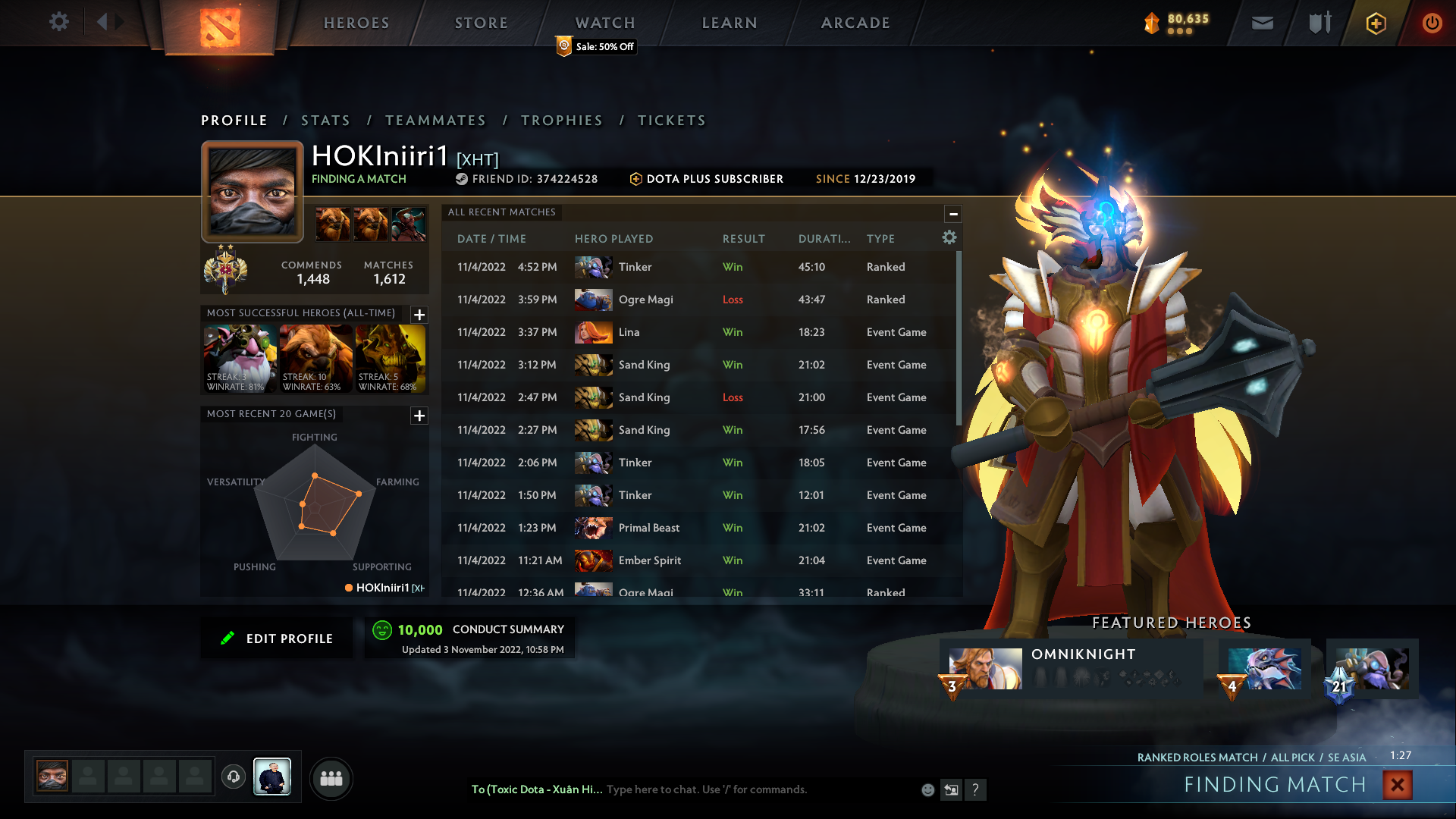
Task: Expand the Most Recent 20 Games panel
Action: point(418,416)
